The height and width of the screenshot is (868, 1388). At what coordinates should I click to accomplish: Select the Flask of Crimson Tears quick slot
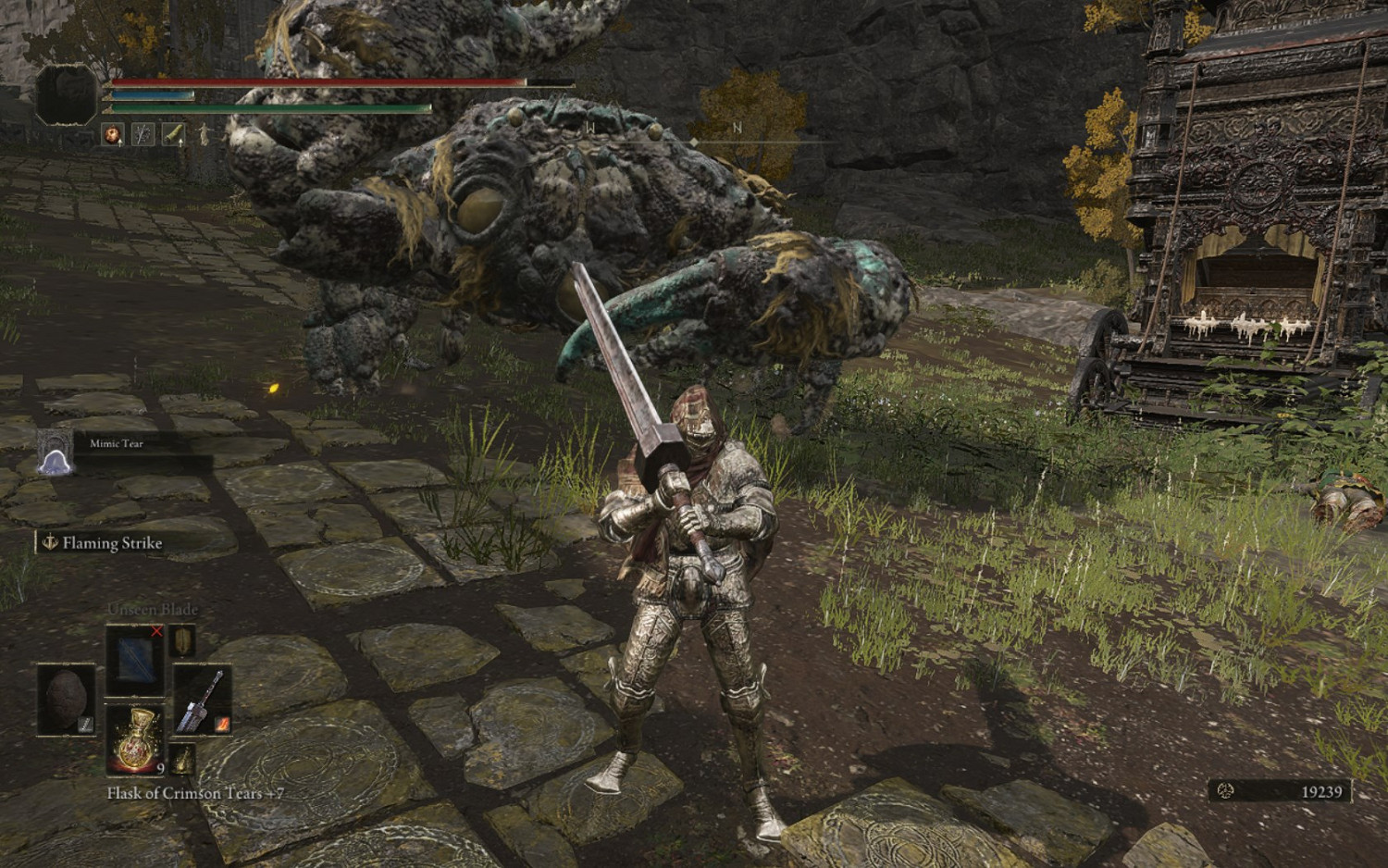point(135,740)
